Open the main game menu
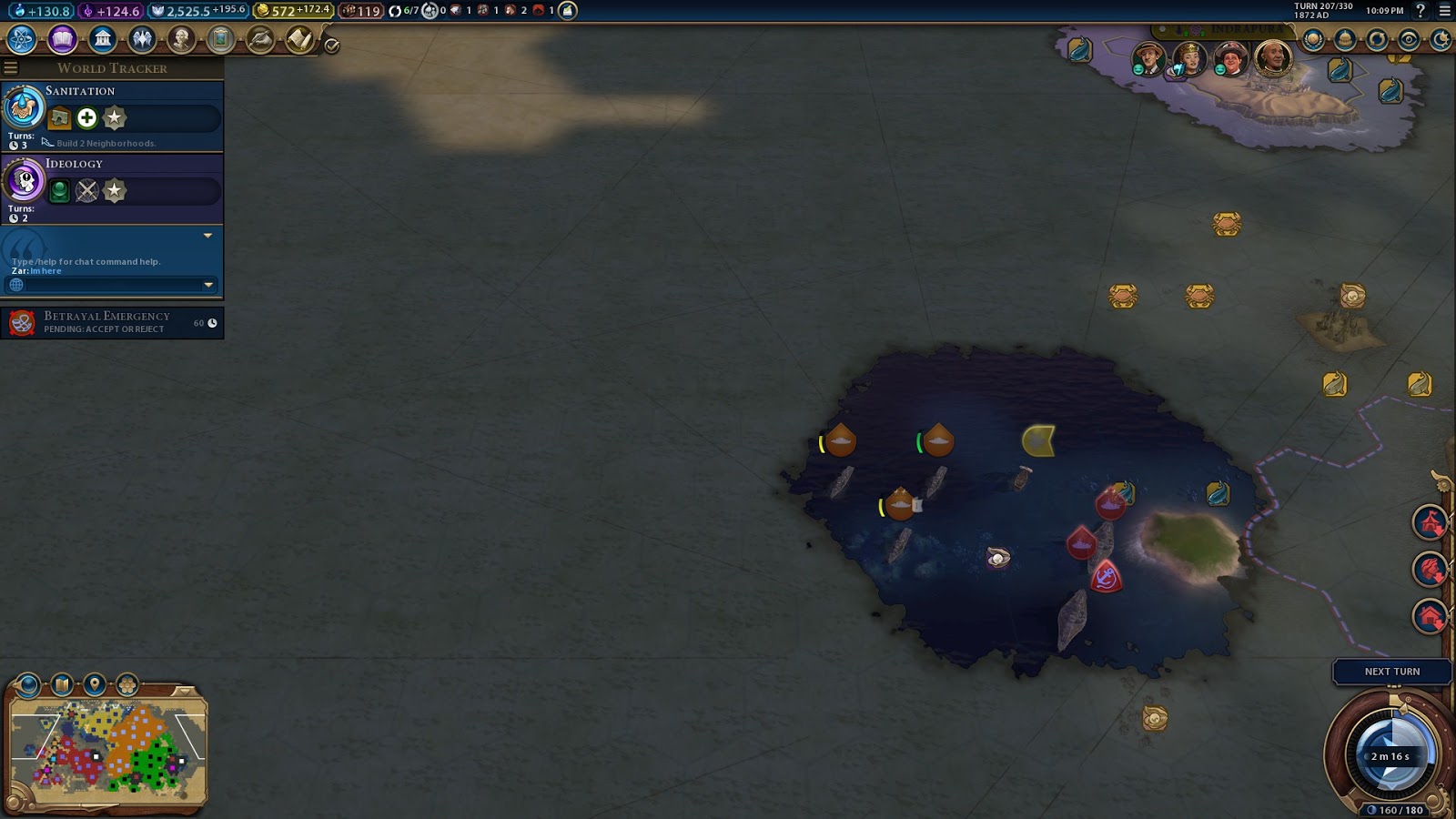Screen dimensions: 1456x819 click(x=1444, y=11)
